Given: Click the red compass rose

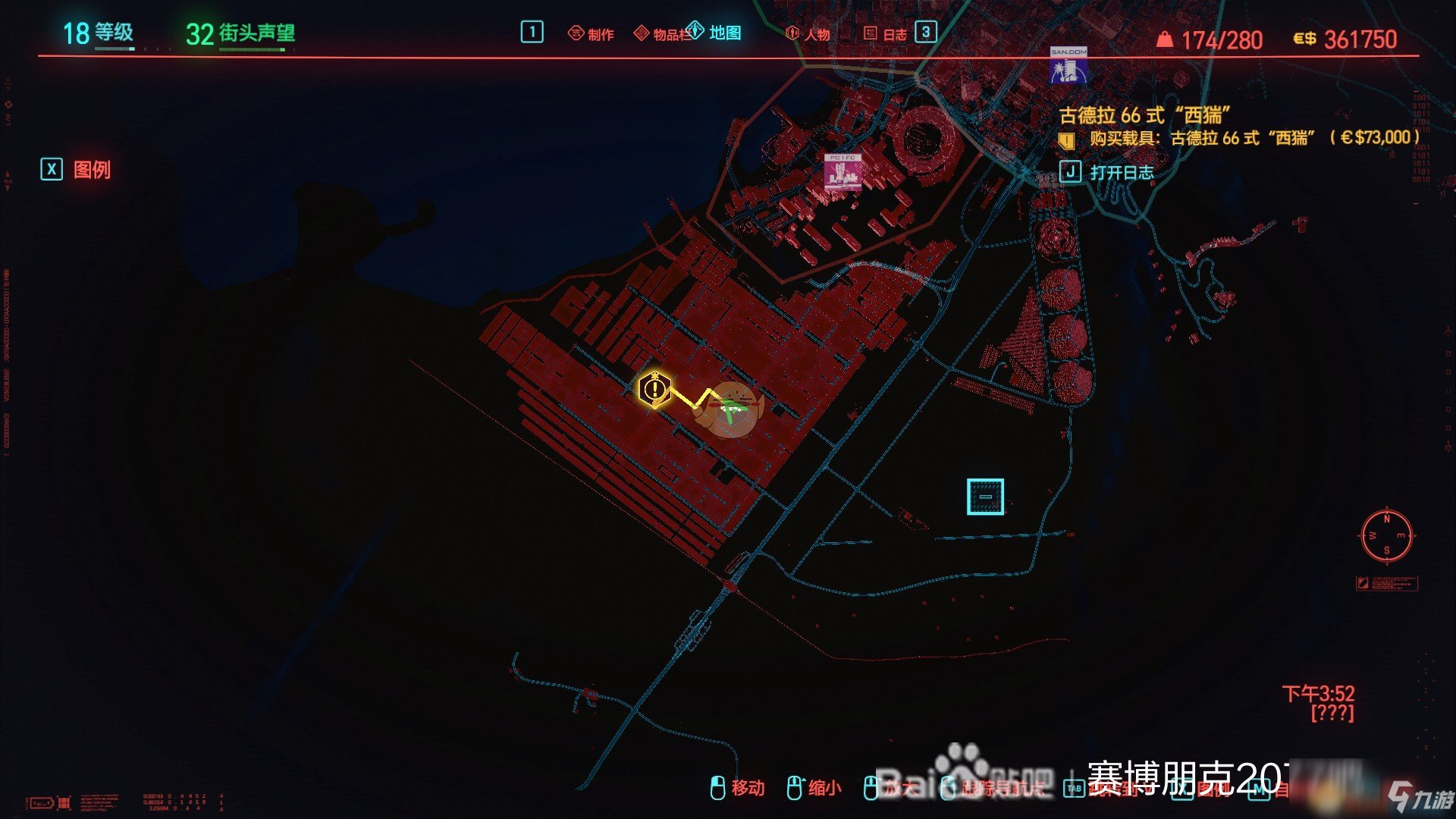Looking at the screenshot, I should (1386, 535).
